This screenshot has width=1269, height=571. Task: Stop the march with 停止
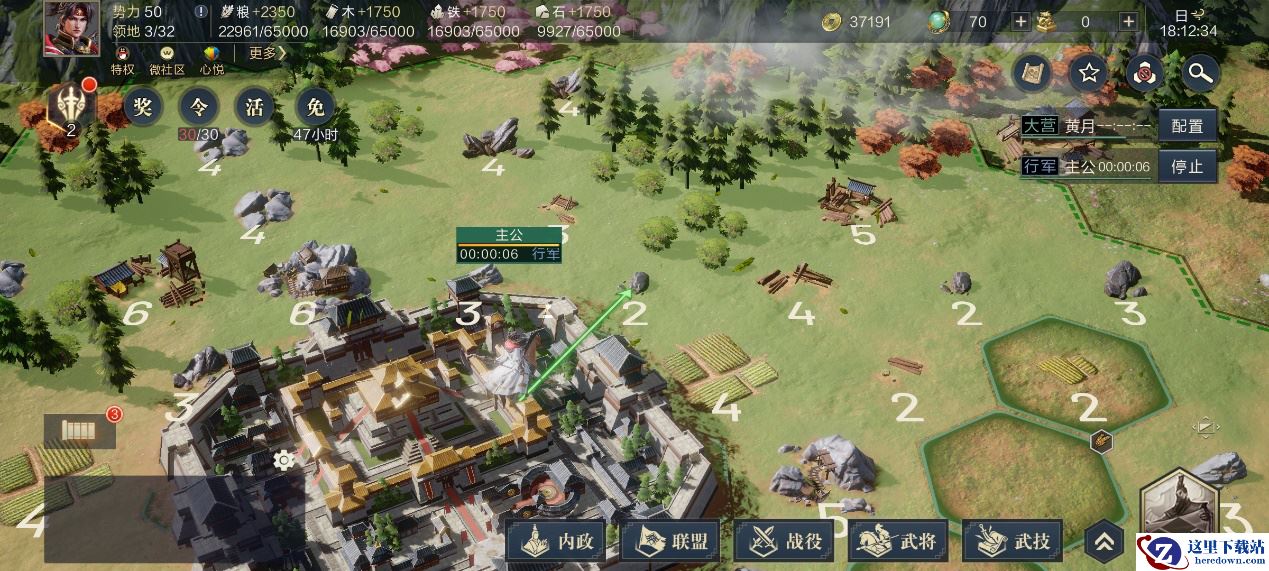(x=1187, y=167)
